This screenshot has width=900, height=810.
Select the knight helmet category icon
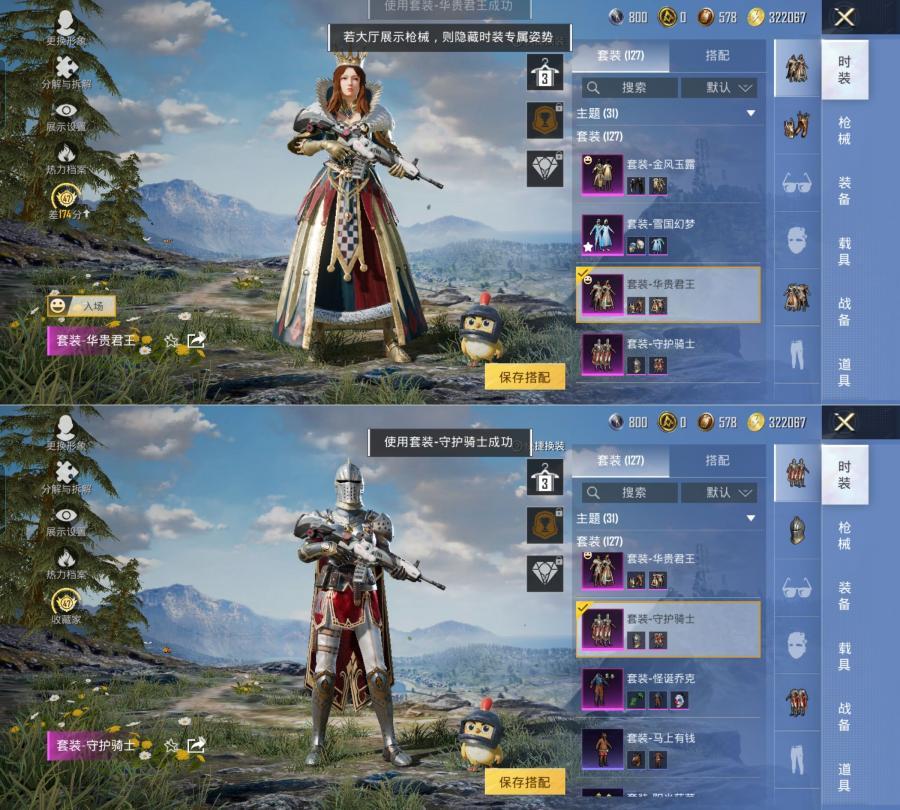click(796, 530)
